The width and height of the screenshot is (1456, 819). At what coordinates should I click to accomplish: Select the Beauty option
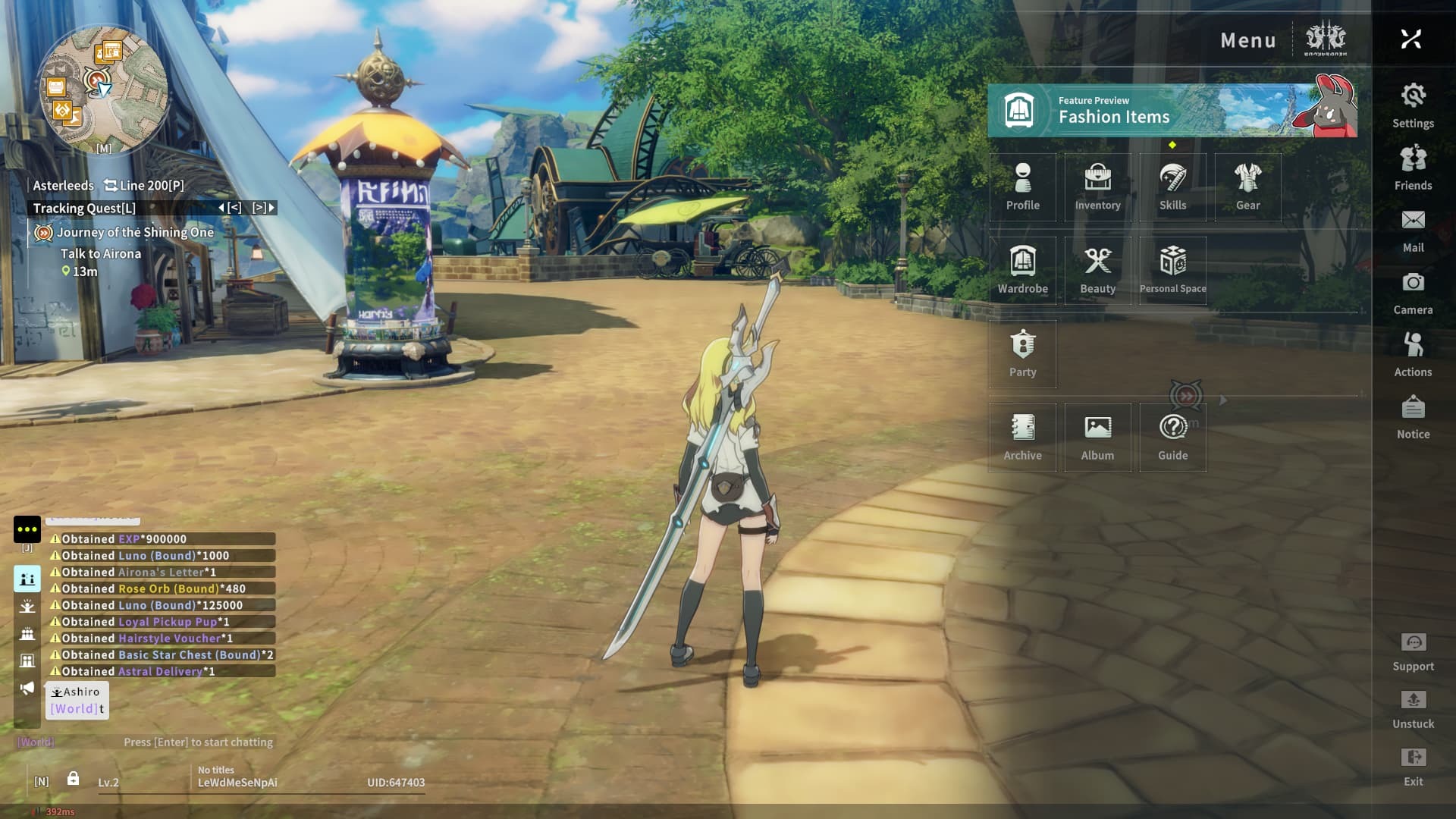coord(1097,270)
